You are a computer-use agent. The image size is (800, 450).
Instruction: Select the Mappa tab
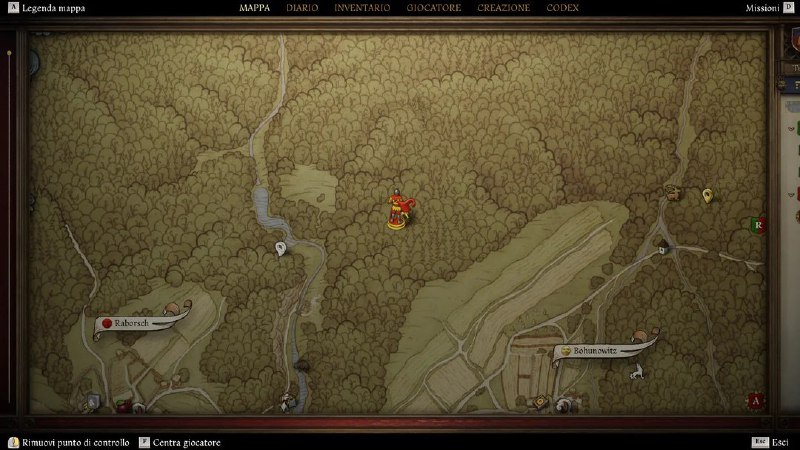tap(256, 8)
